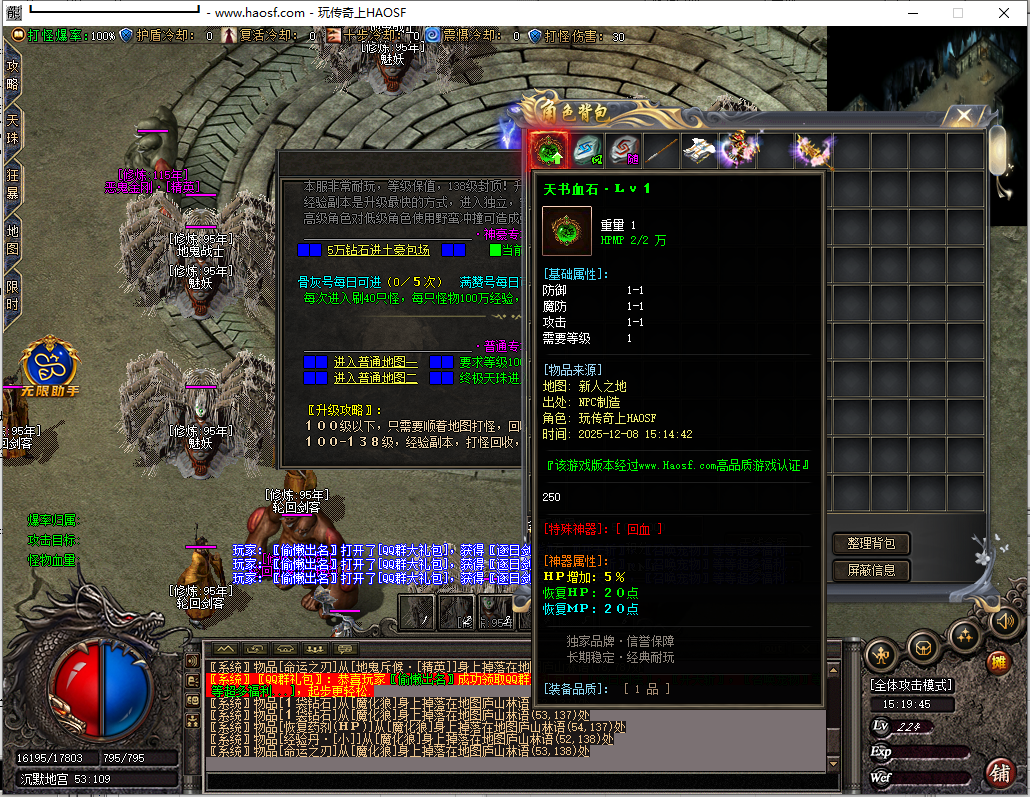Viewport: 1030px width, 797px height.
Task: Select the golden glowing weapon slot
Action: click(x=813, y=150)
